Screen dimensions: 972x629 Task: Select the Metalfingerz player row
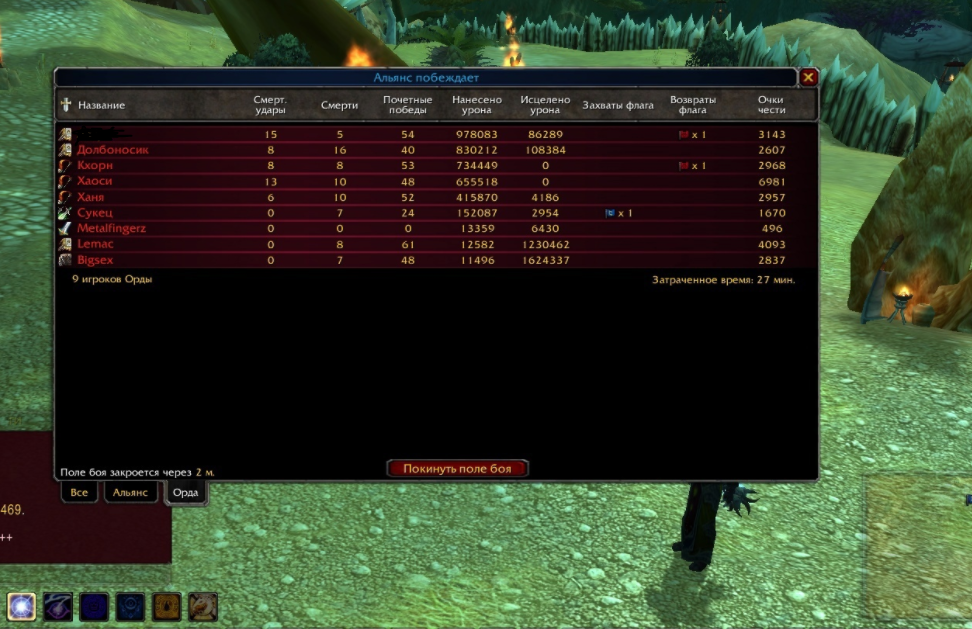pyautogui.click(x=111, y=229)
